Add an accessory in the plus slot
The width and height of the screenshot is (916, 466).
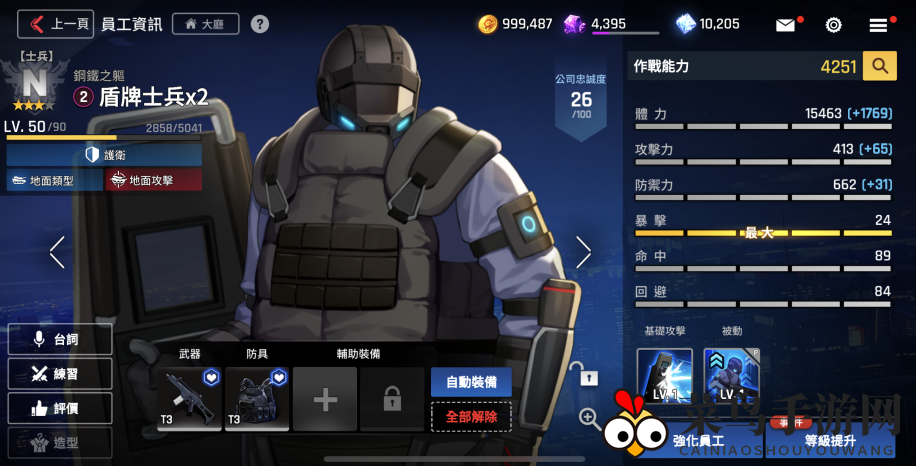[325, 400]
